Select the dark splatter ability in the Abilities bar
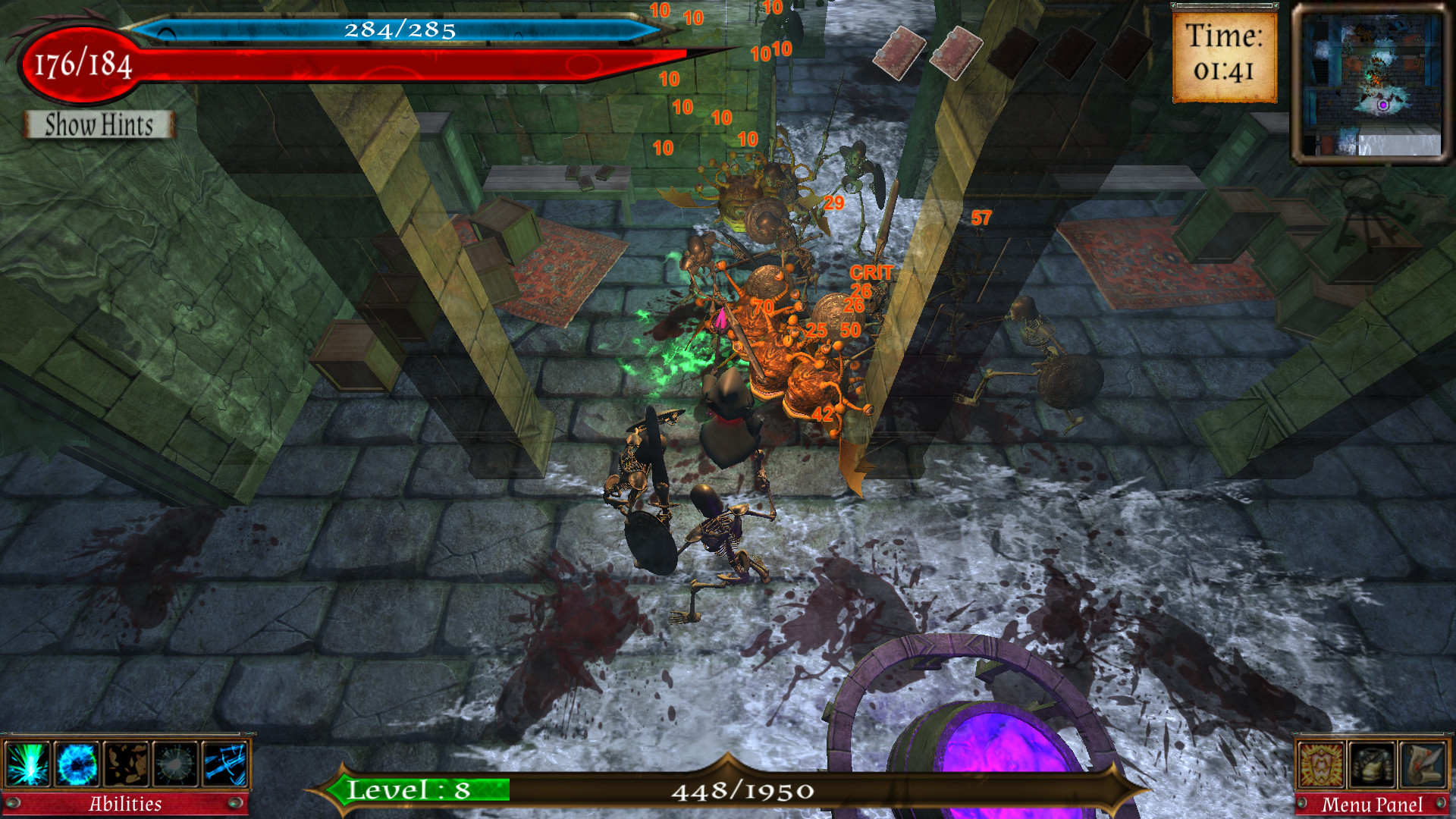 point(127,764)
